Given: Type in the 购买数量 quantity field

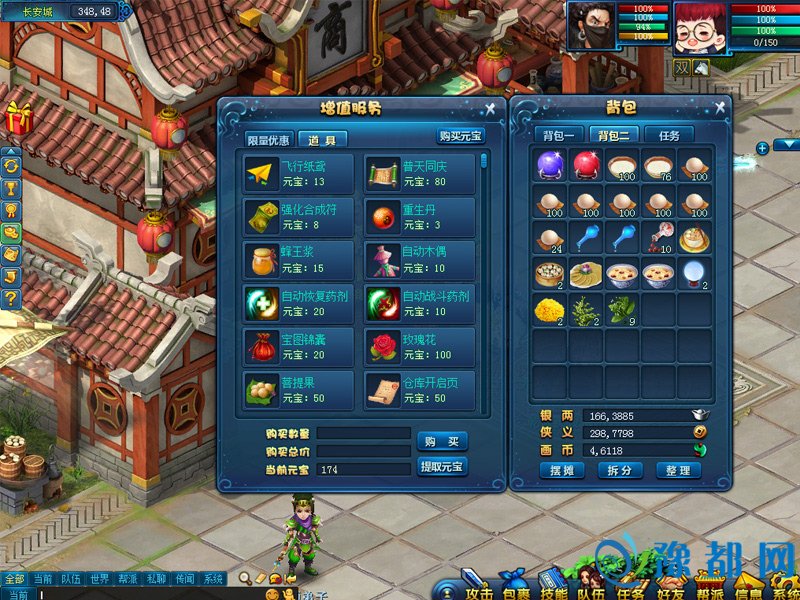Looking at the screenshot, I should [x=364, y=434].
